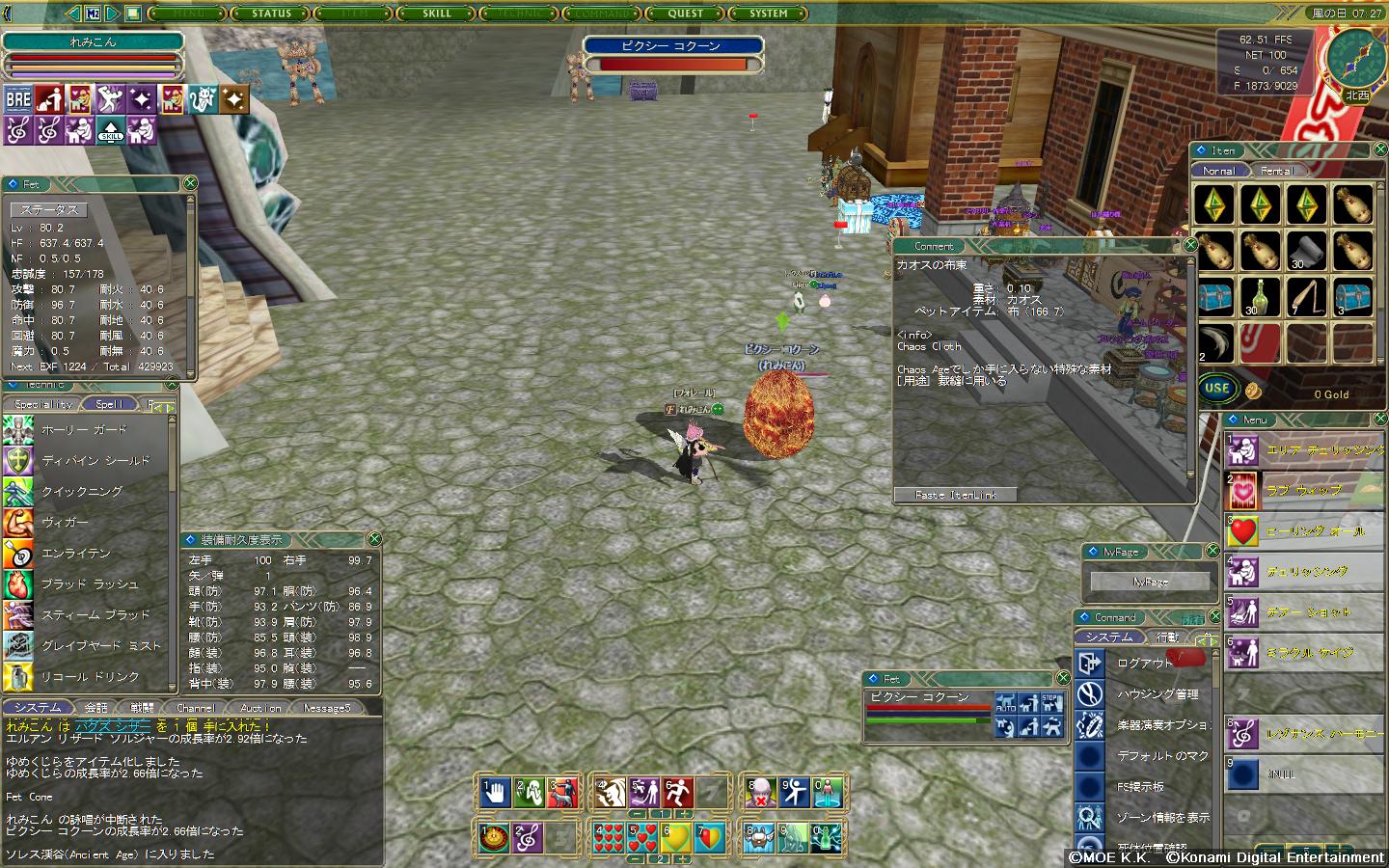This screenshot has width=1389, height=868.
Task: Open the Auction chat tab
Action: [x=260, y=708]
